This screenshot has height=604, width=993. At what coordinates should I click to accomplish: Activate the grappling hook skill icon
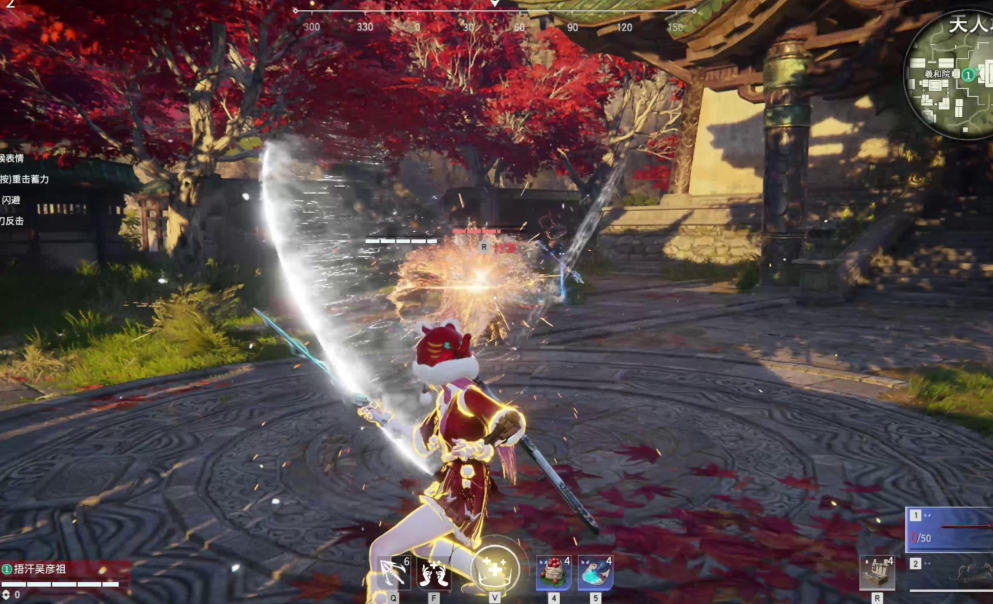391,573
